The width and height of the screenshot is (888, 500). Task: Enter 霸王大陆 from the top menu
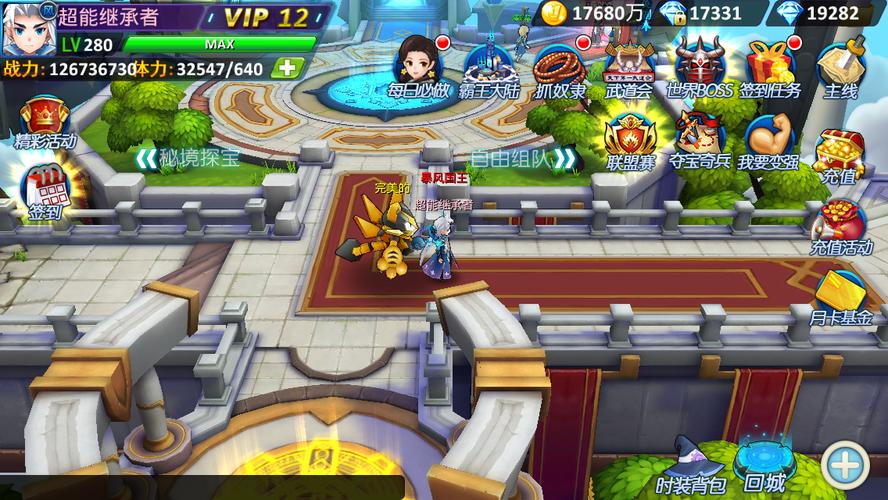click(489, 66)
